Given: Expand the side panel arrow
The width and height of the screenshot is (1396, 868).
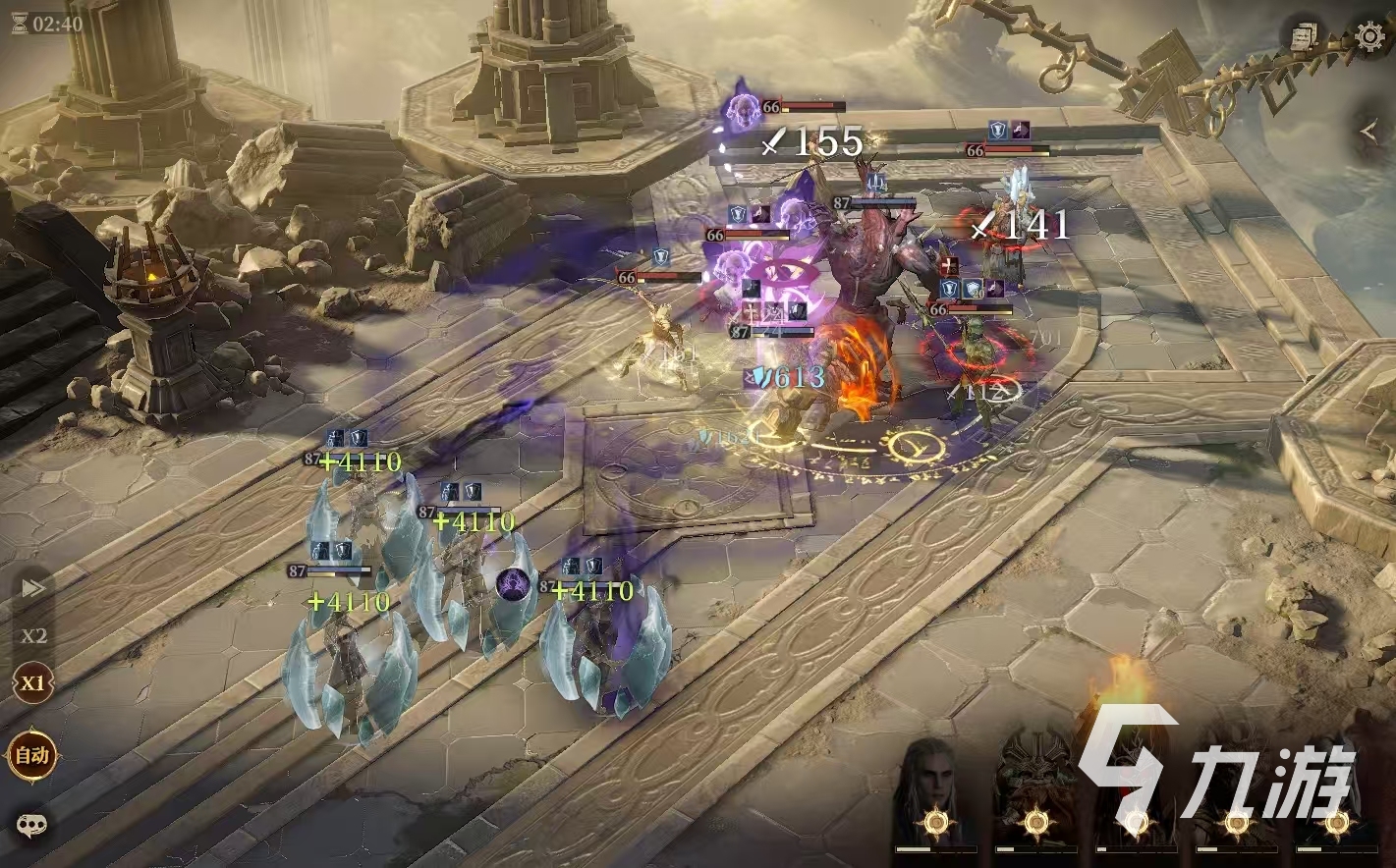Looking at the screenshot, I should point(1369,131).
